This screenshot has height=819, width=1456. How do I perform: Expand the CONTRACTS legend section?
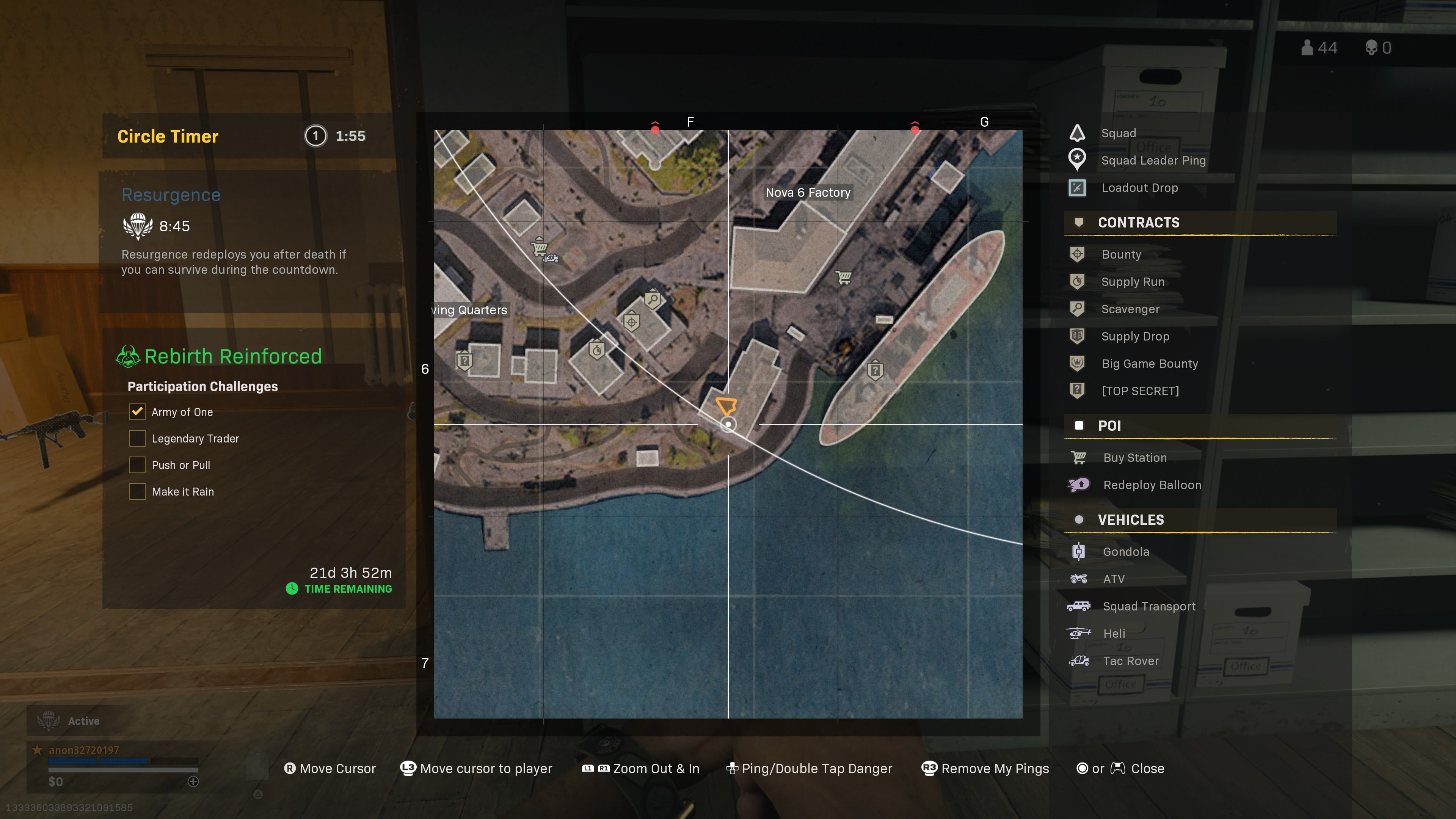click(1138, 223)
